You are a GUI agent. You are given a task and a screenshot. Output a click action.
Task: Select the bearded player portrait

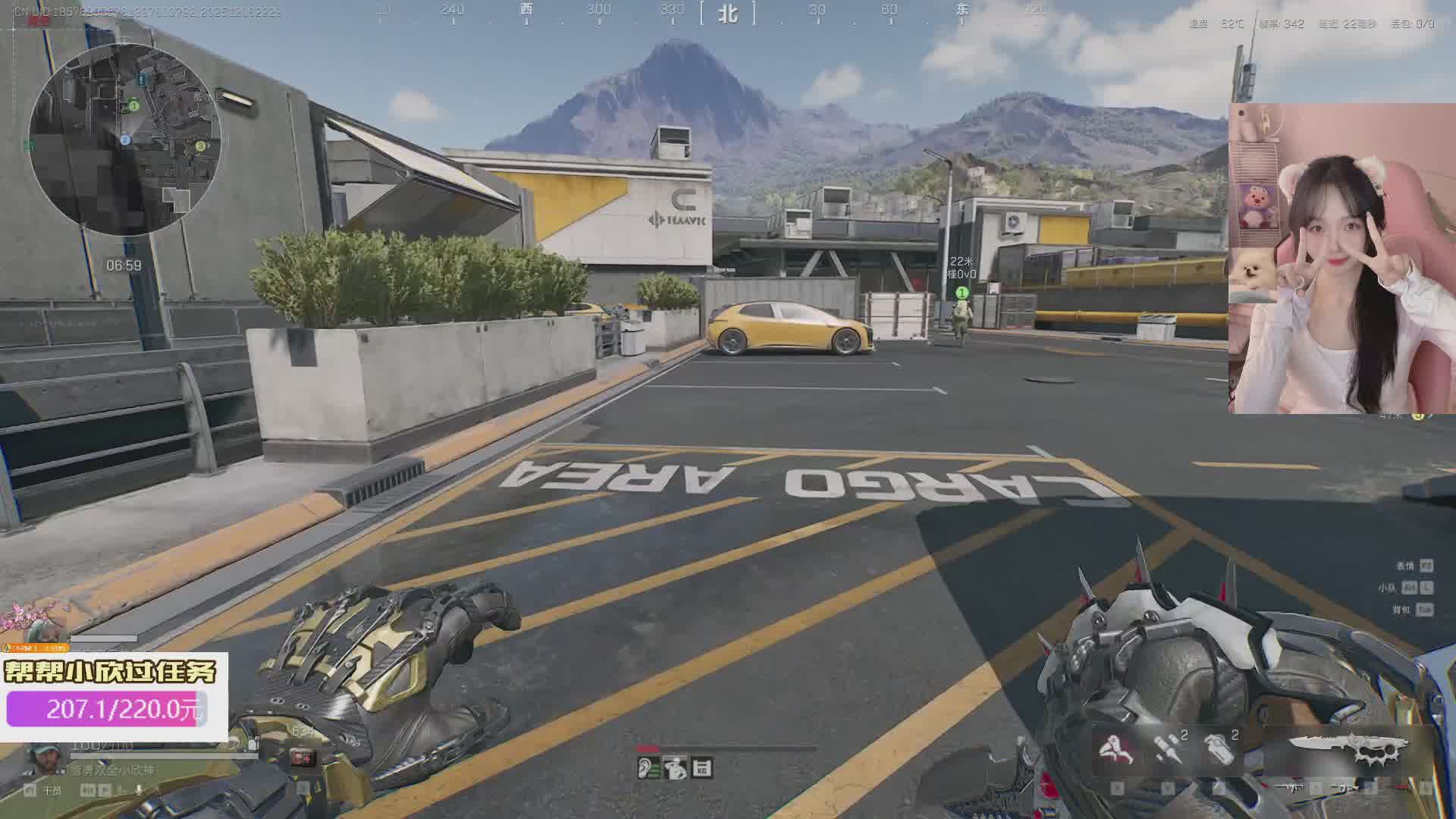45,757
